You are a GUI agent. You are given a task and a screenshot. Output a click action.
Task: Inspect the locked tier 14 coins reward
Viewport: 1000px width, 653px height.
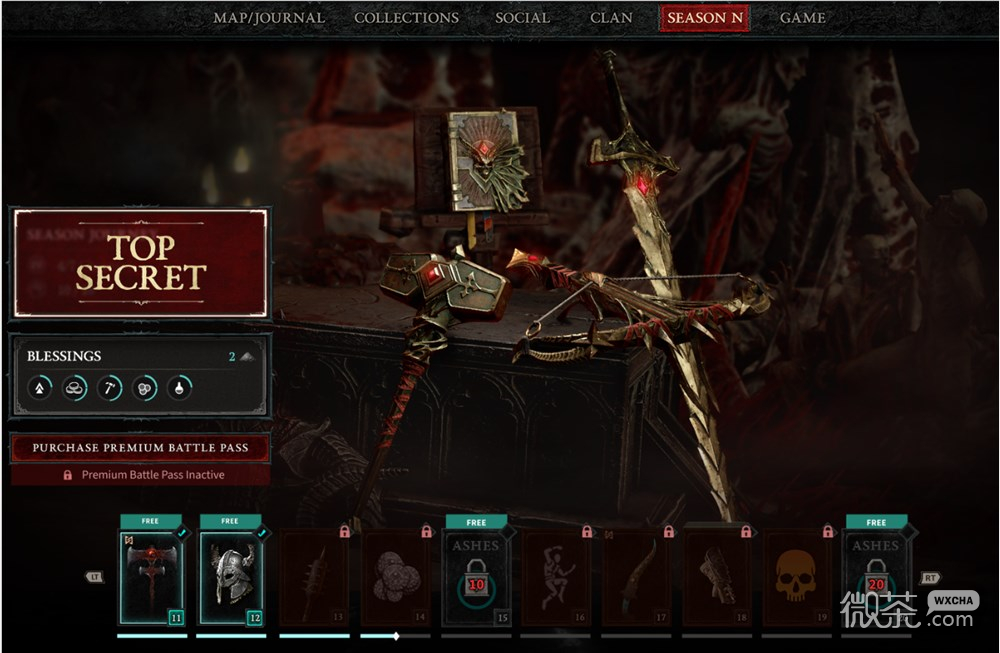[x=395, y=577]
